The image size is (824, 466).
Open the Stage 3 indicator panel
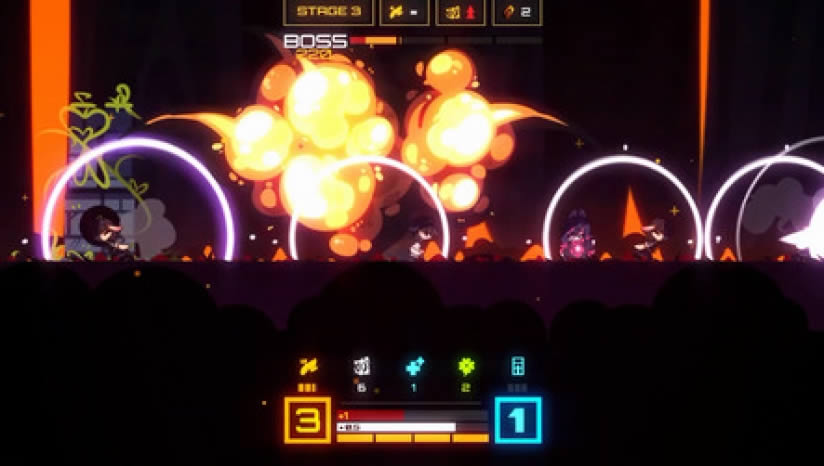pos(328,12)
